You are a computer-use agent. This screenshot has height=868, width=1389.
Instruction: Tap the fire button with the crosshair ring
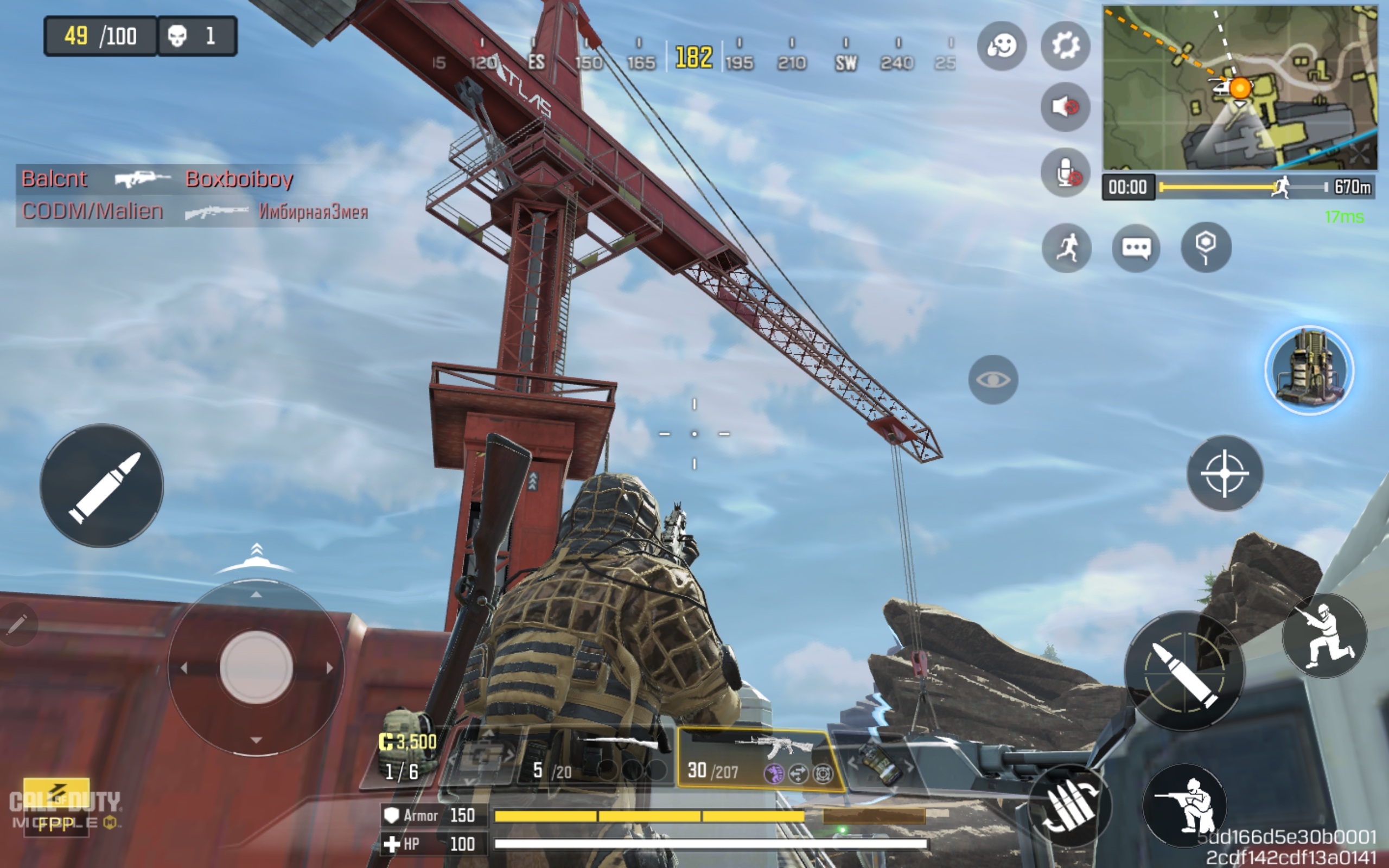1184,671
